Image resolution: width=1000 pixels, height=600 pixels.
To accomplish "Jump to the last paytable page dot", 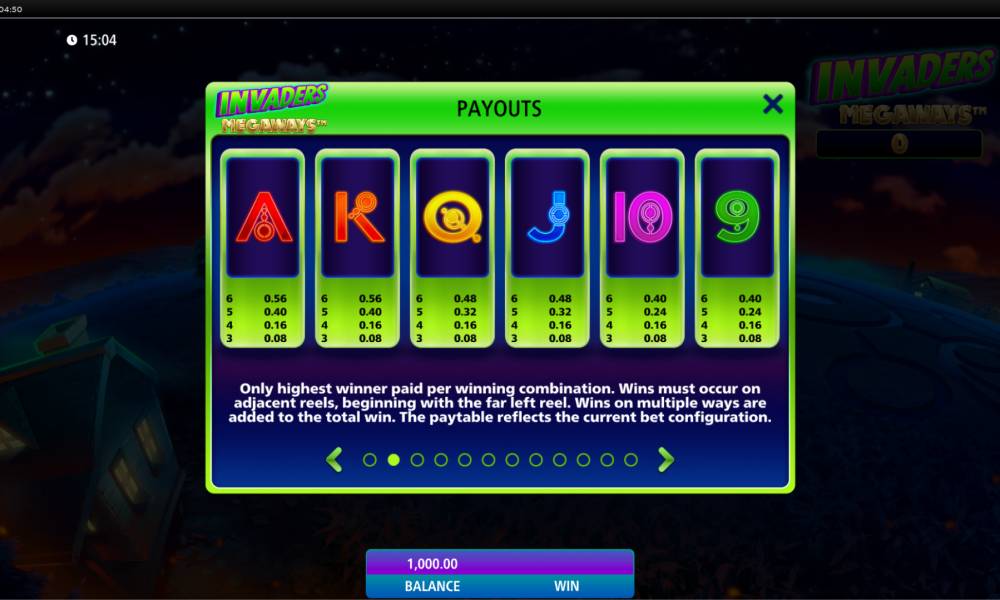I will coord(631,460).
